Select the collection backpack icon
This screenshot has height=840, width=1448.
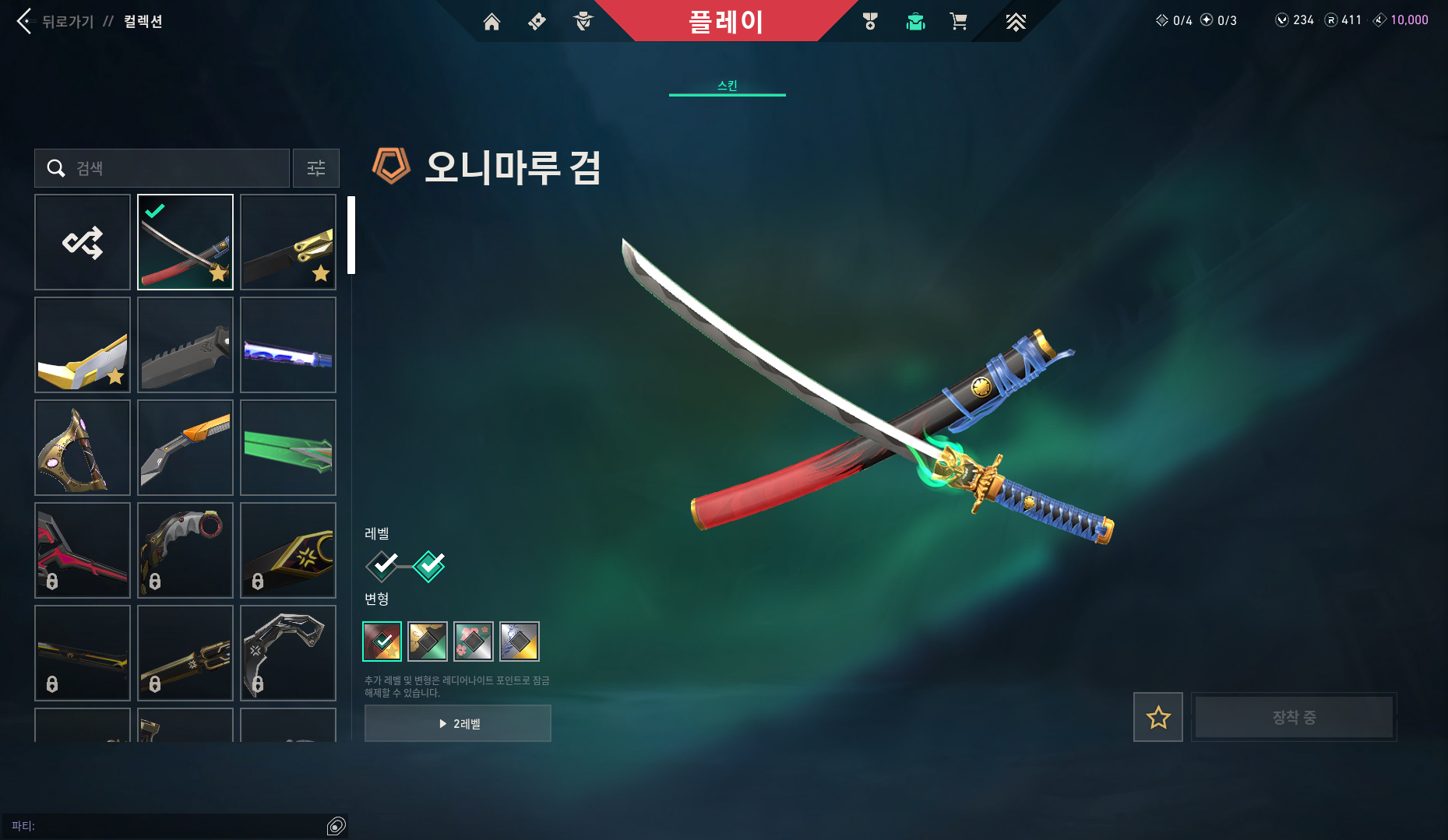tap(915, 22)
